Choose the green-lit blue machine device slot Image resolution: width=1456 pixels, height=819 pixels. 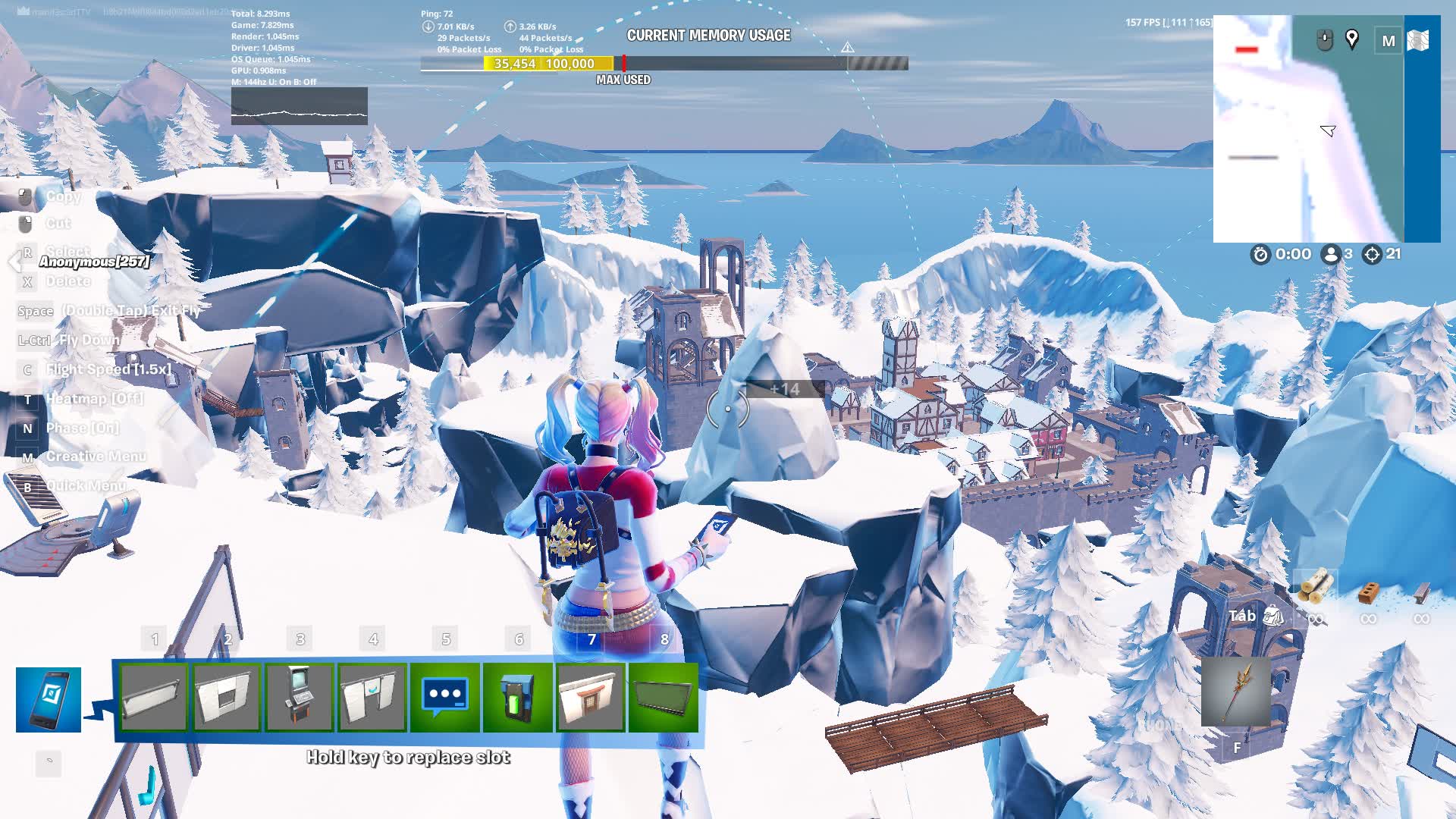[518, 697]
